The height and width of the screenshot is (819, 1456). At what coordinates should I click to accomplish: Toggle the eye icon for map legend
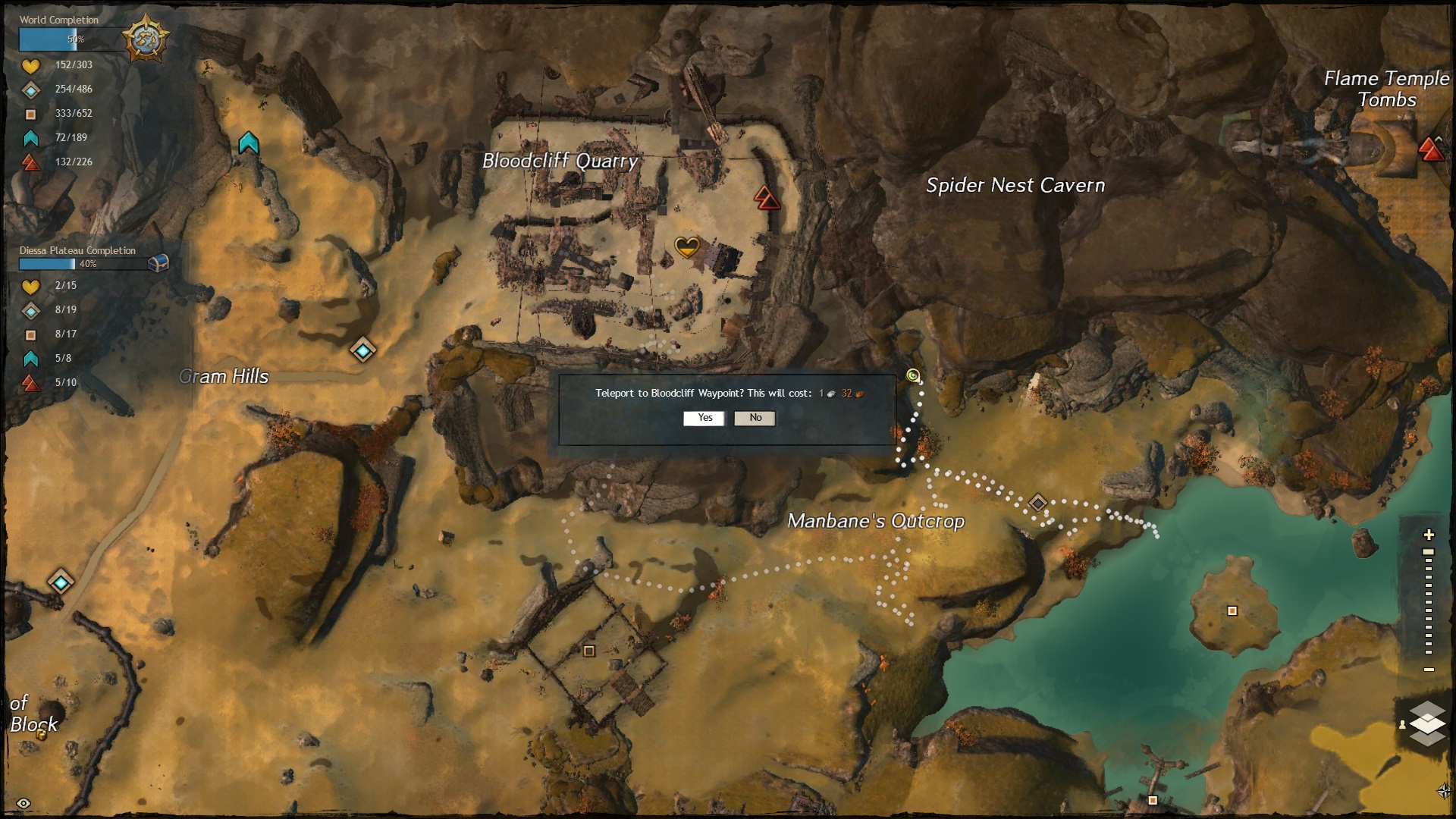pos(24,803)
